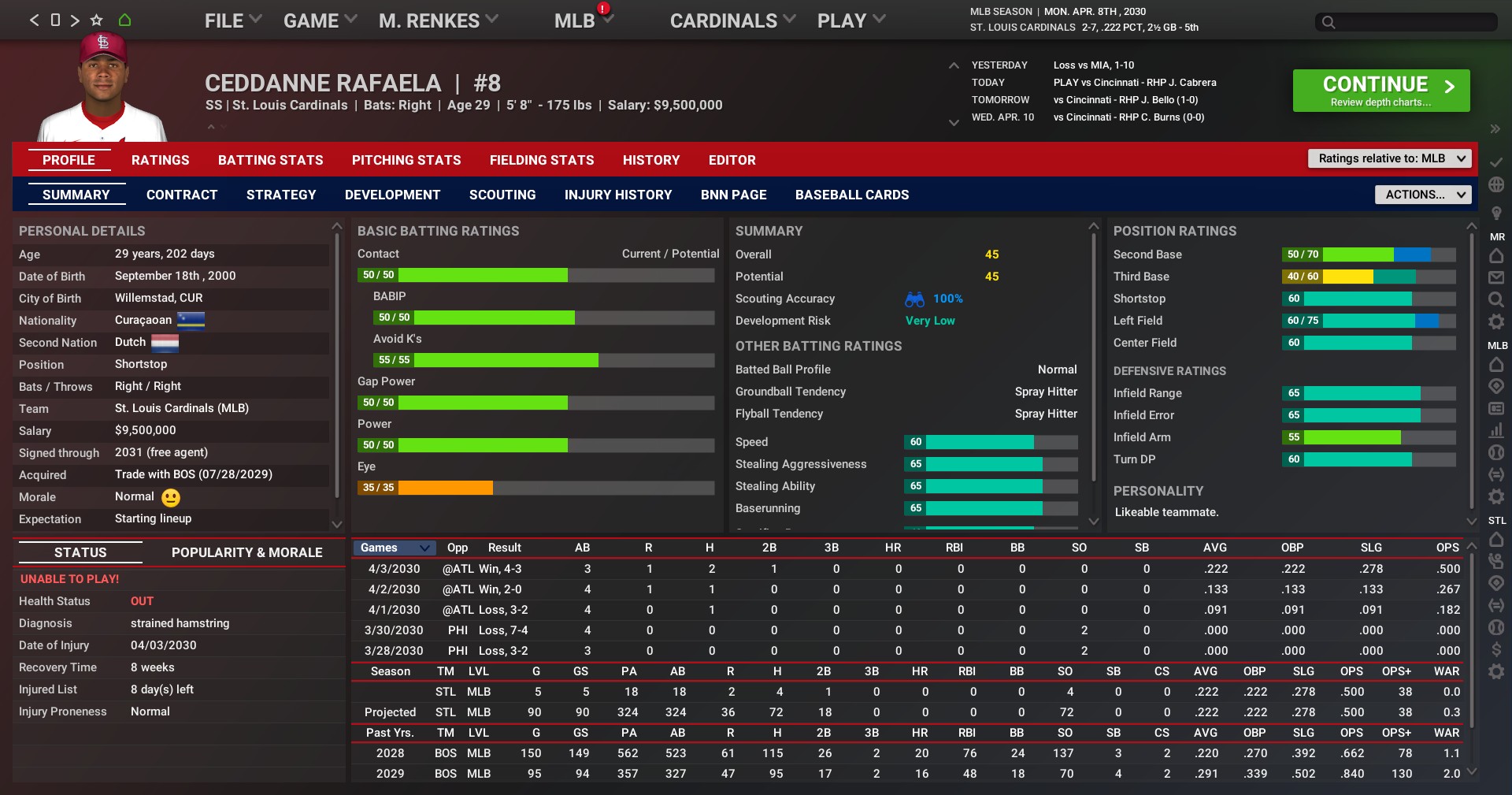Open the Play menu
1512x795 pixels.
coord(850,21)
